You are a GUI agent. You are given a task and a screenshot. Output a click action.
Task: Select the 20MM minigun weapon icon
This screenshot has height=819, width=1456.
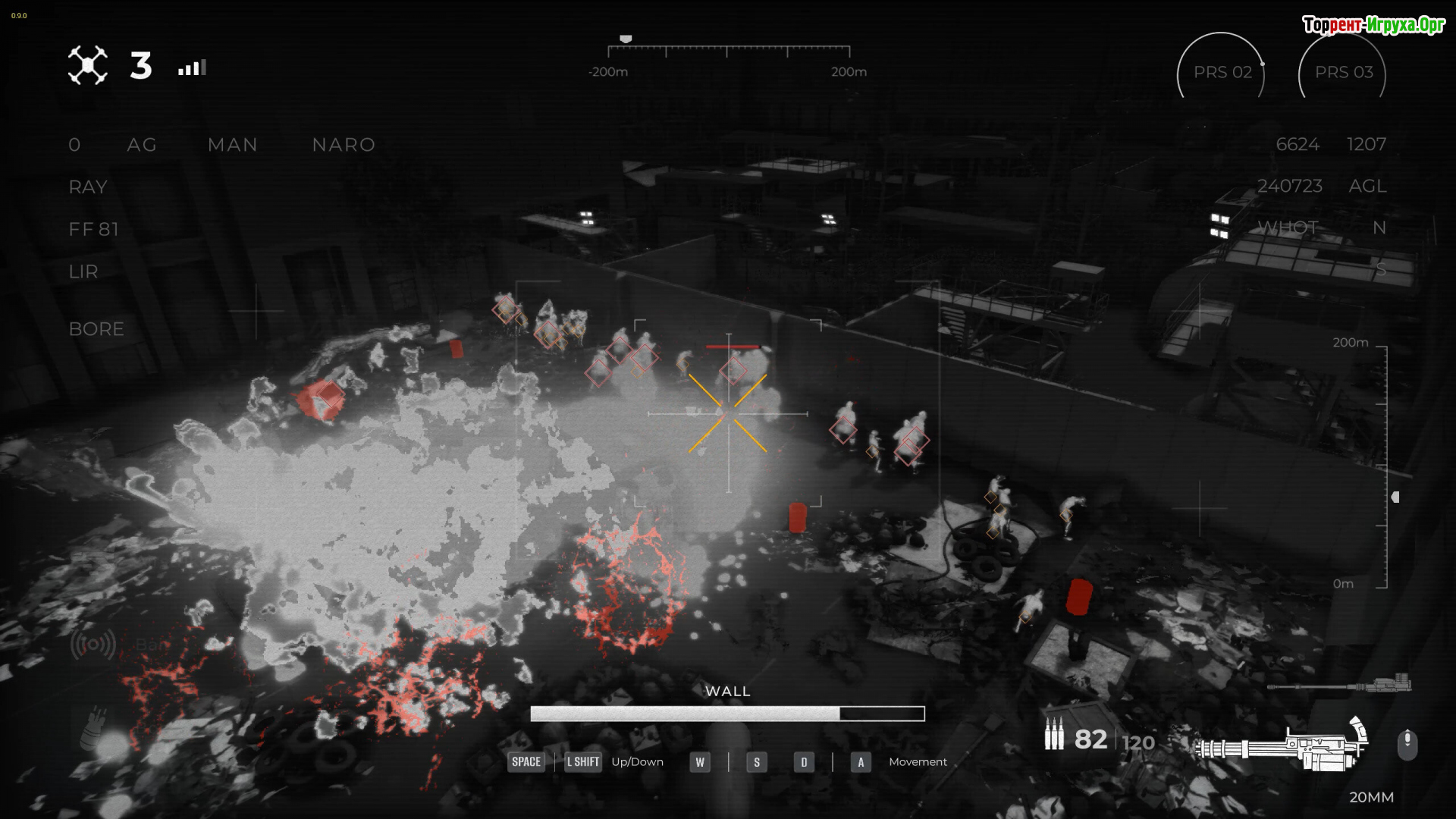[1283, 746]
